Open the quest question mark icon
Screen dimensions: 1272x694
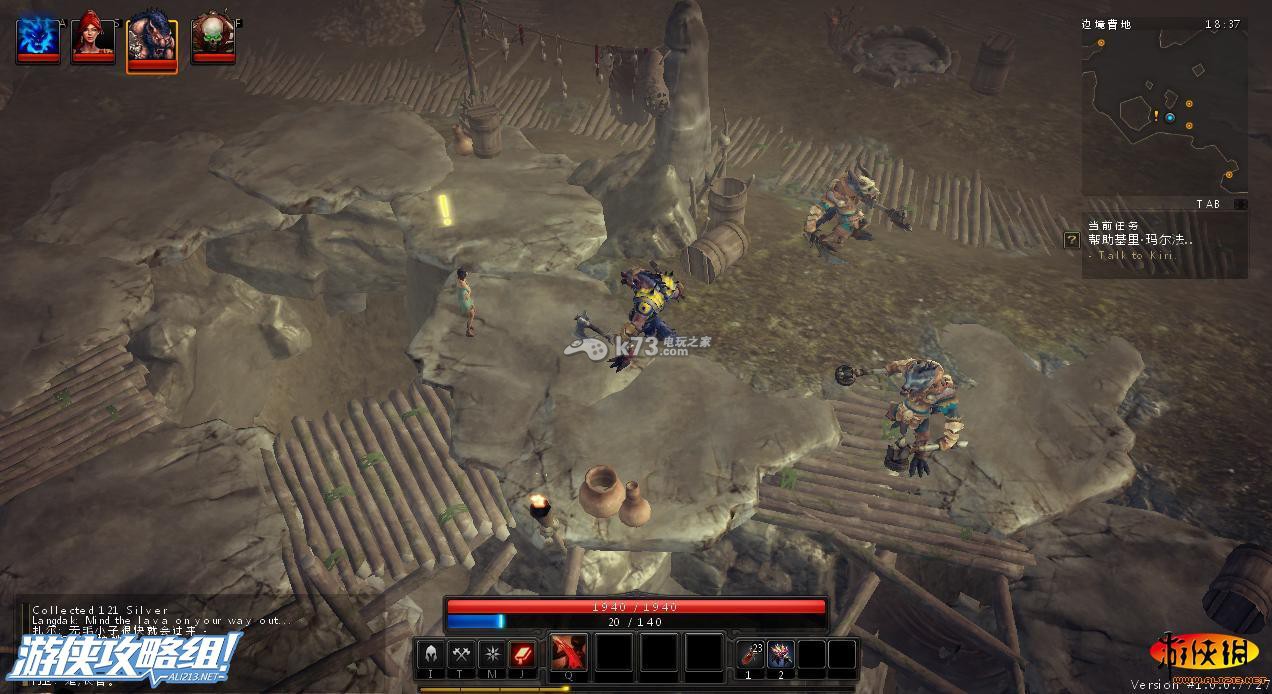pos(1071,240)
